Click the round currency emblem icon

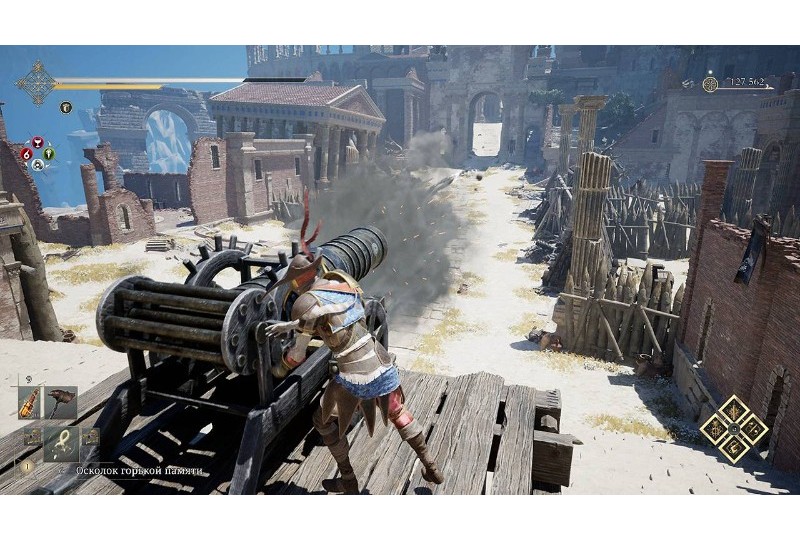pos(710,84)
